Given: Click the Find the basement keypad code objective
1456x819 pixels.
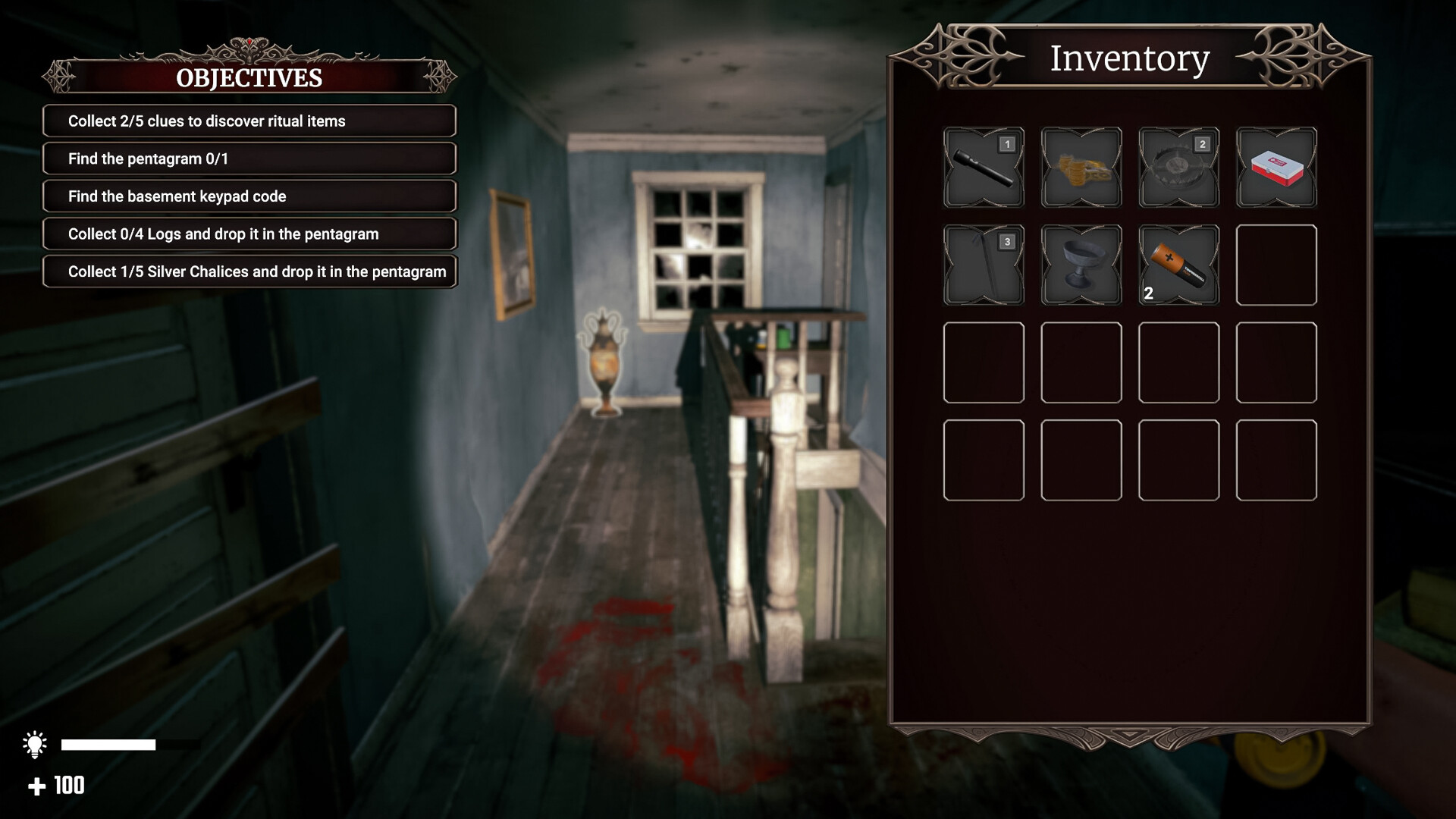Looking at the screenshot, I should [x=249, y=196].
